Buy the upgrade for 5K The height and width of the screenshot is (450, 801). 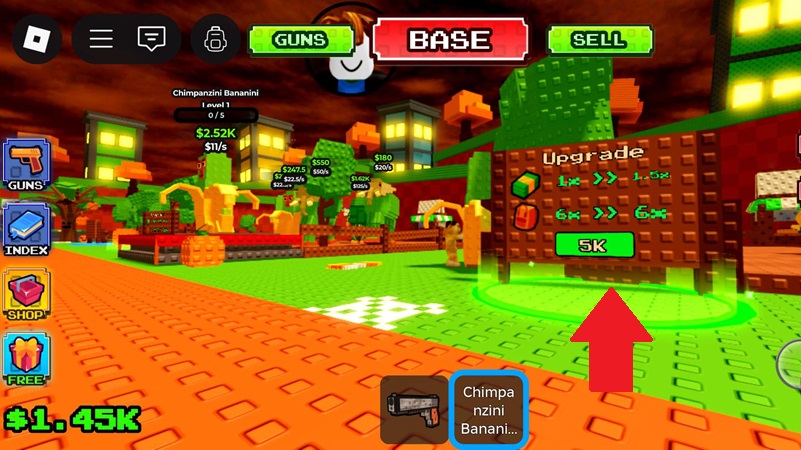(594, 245)
